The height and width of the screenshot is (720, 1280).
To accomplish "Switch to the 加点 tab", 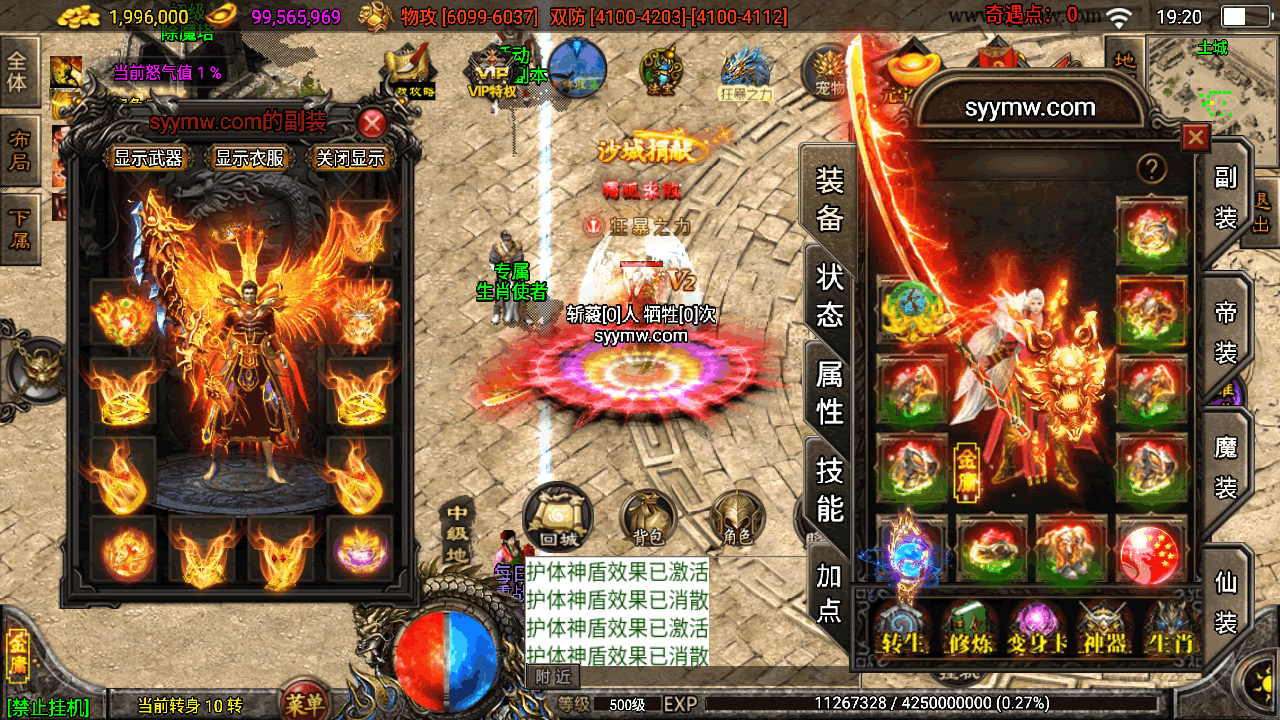I will (x=830, y=592).
